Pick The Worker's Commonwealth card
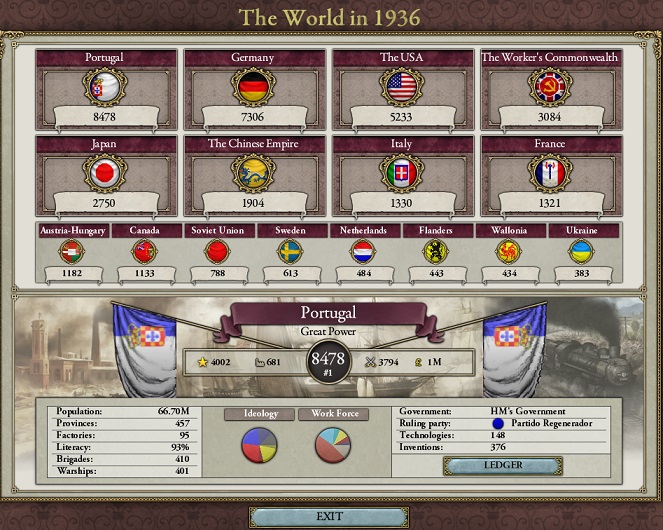Viewport: 663px width, 530px height. point(550,88)
